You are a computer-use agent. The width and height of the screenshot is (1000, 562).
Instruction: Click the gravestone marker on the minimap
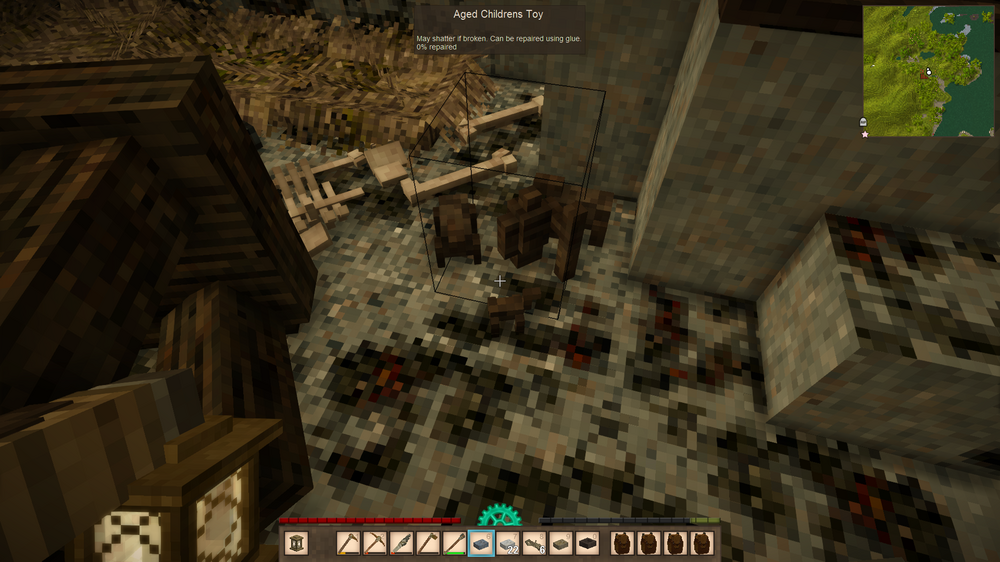coord(864,121)
